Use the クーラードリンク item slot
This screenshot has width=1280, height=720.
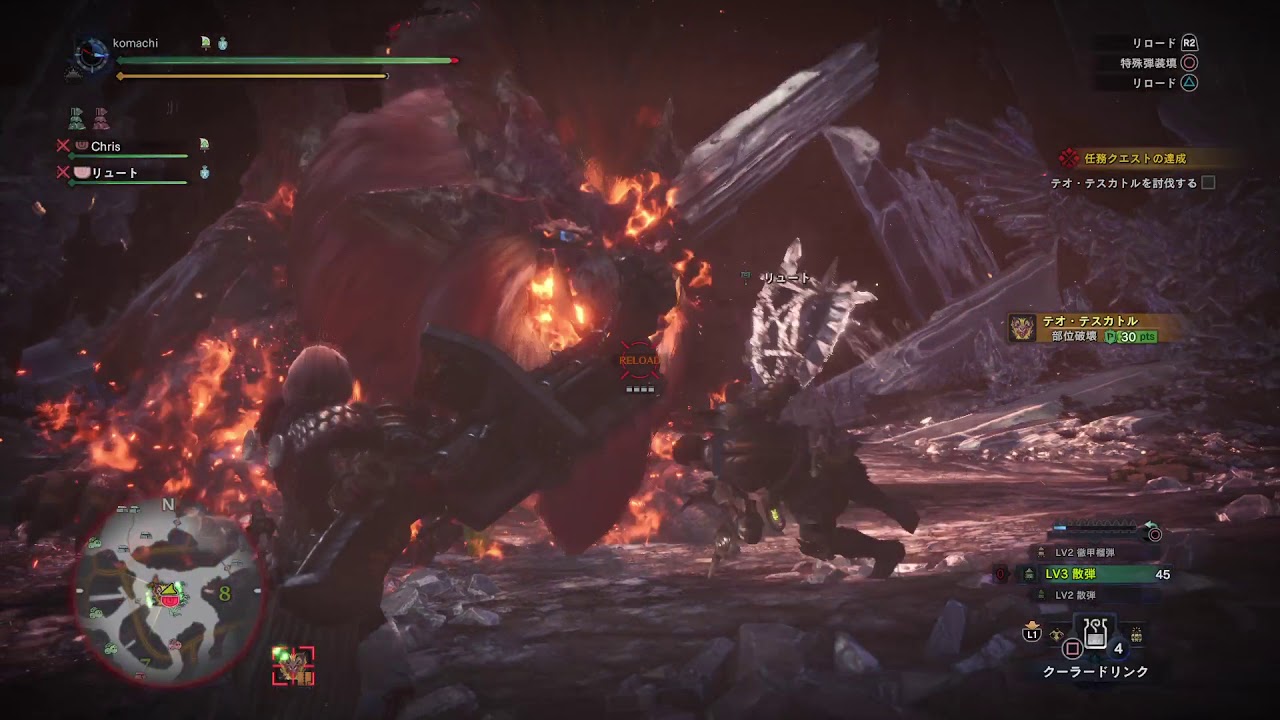tap(1095, 634)
